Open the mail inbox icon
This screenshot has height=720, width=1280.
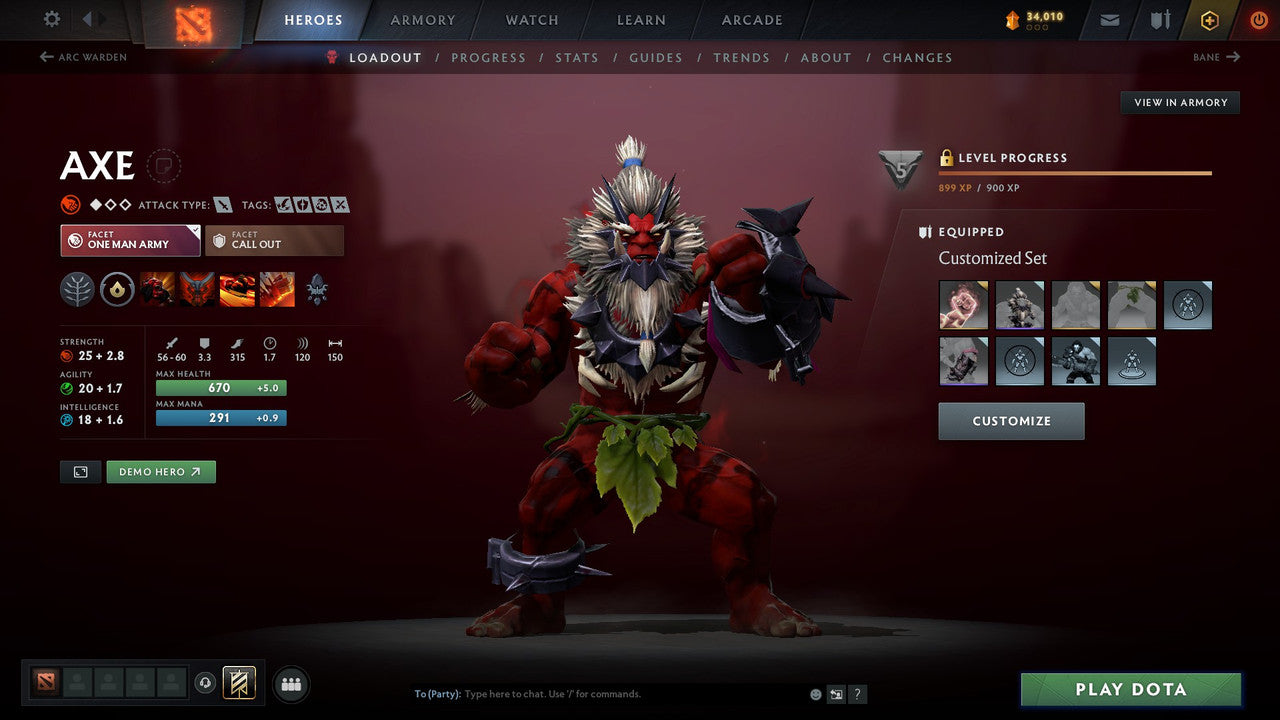tap(1108, 20)
